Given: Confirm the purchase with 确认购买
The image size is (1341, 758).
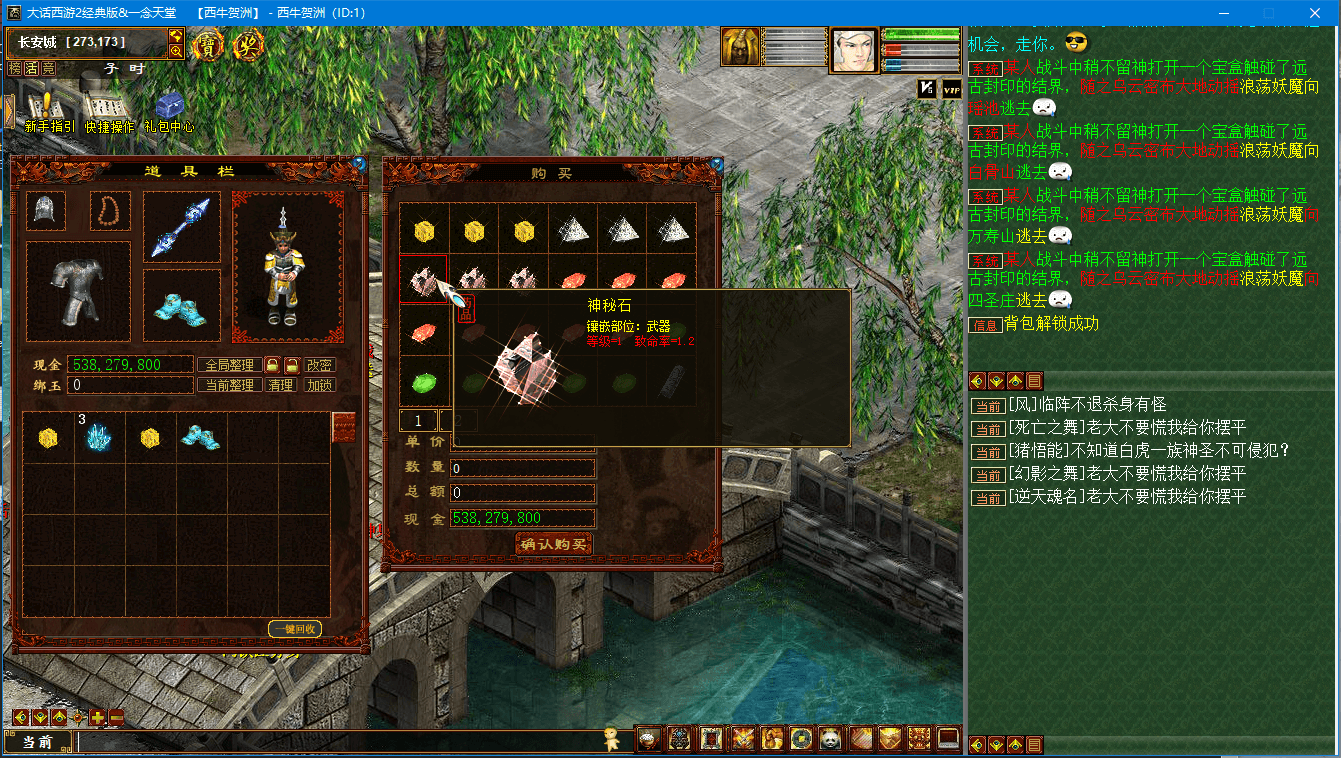Looking at the screenshot, I should point(554,544).
